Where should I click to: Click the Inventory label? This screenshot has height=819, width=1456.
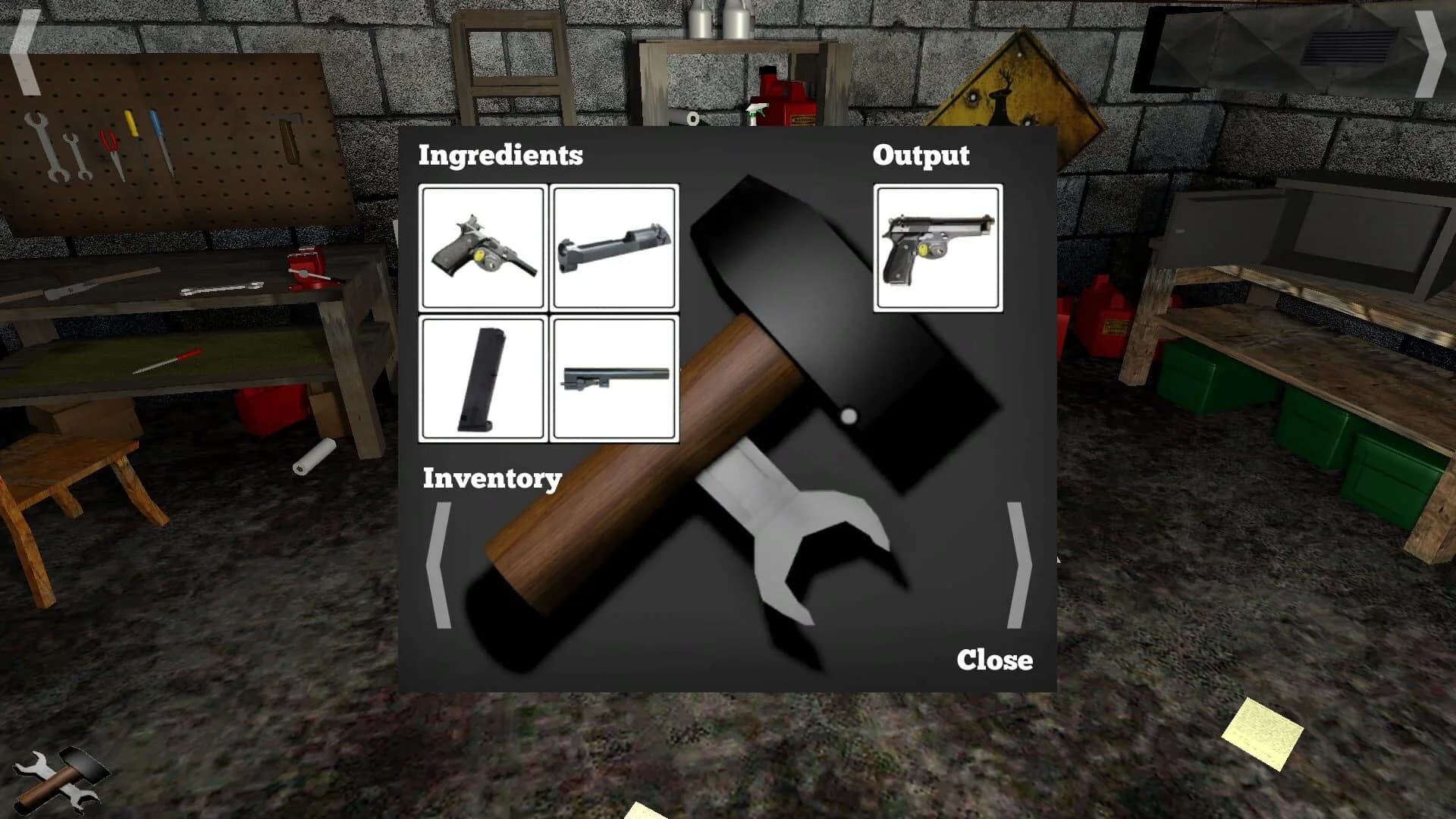click(492, 479)
